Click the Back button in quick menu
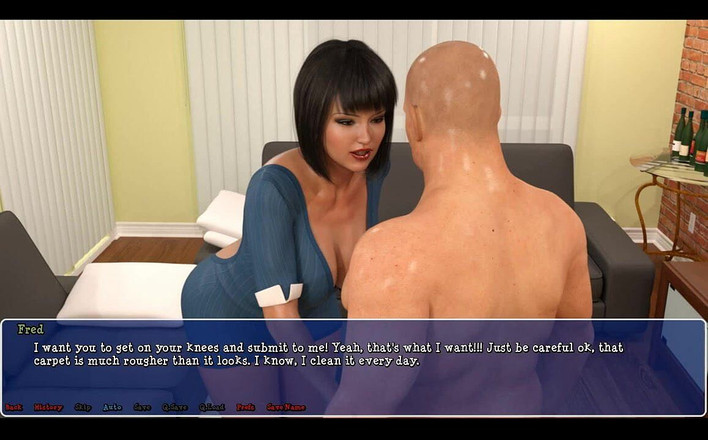The image size is (708, 440). point(13,407)
